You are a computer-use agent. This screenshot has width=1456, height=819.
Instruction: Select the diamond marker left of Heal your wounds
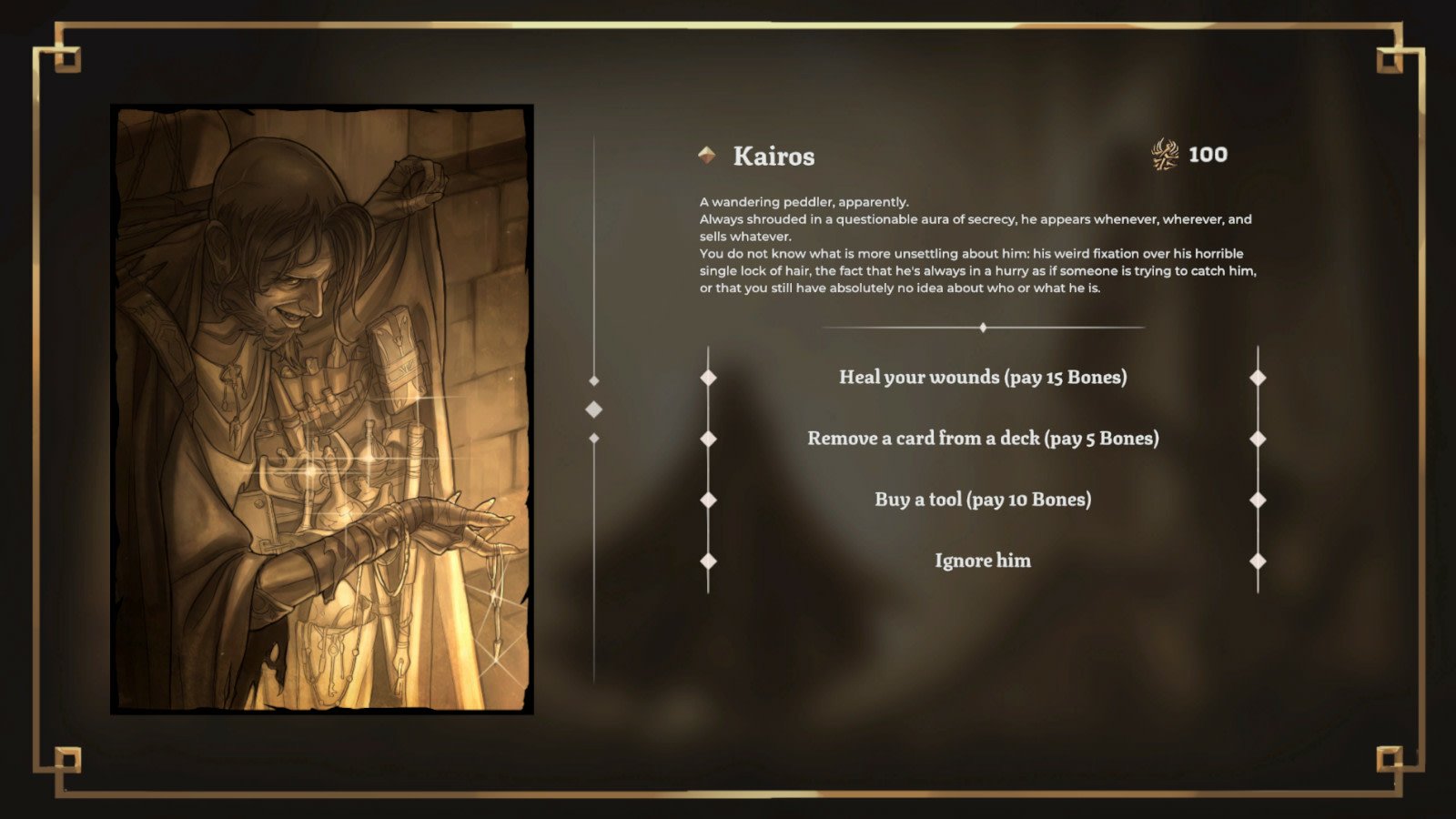pos(706,376)
